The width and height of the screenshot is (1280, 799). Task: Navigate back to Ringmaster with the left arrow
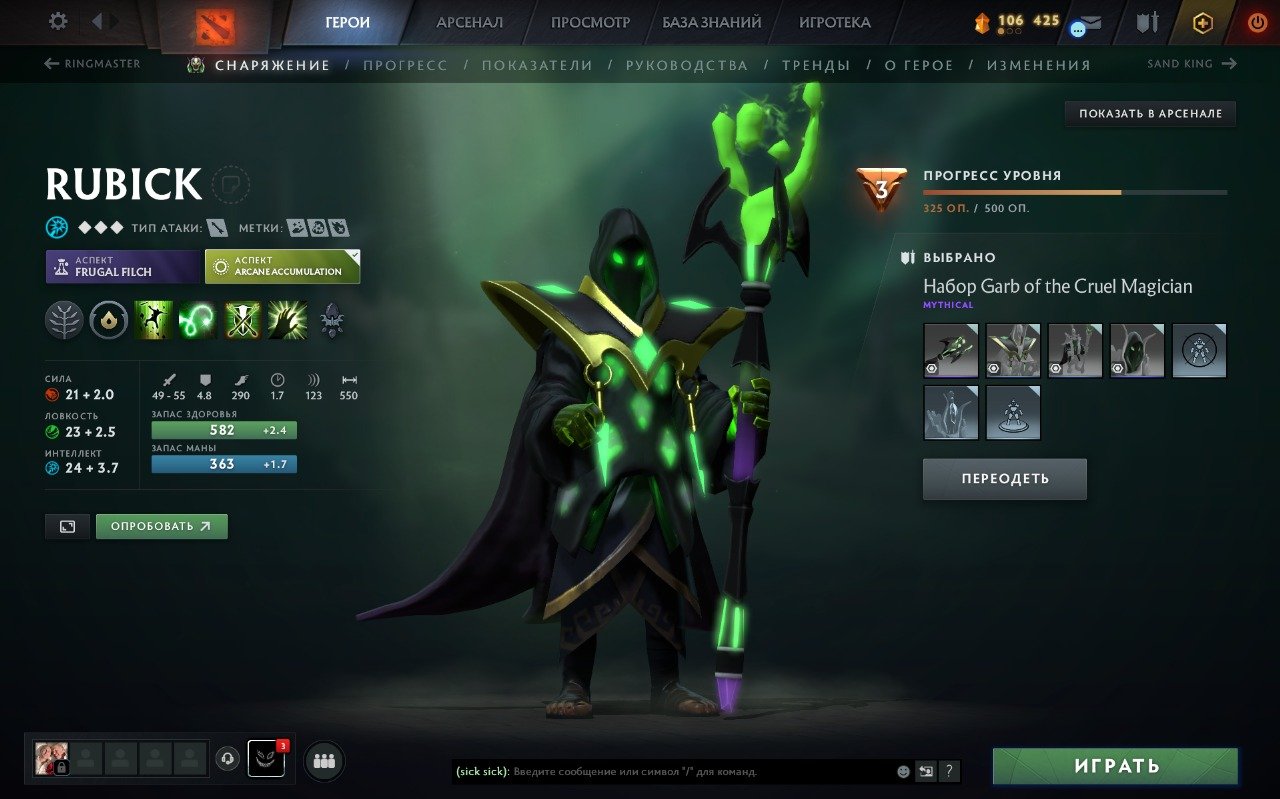click(50, 63)
